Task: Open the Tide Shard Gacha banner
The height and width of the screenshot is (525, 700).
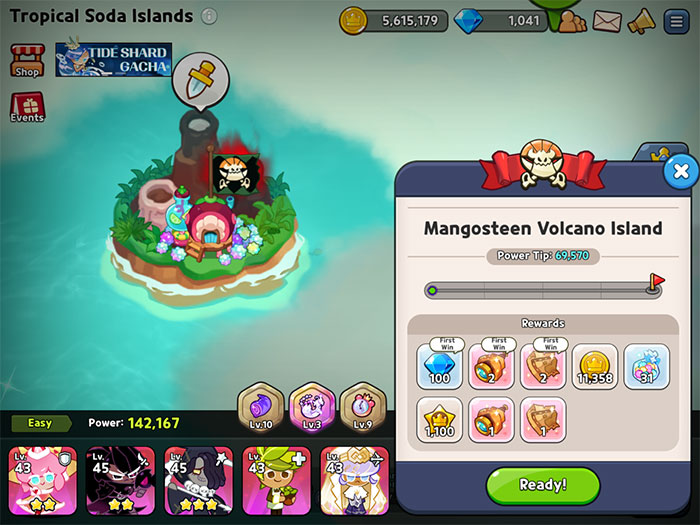Action: [113, 60]
